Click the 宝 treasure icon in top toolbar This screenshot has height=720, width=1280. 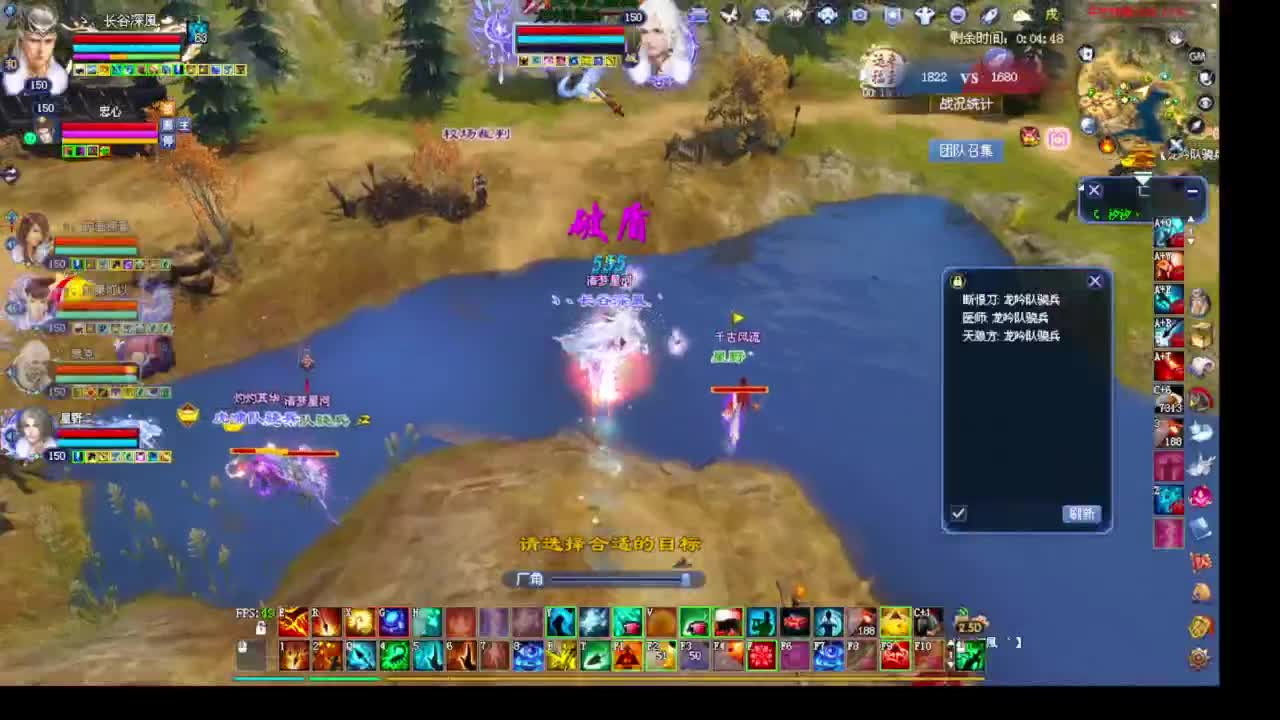[x=763, y=15]
